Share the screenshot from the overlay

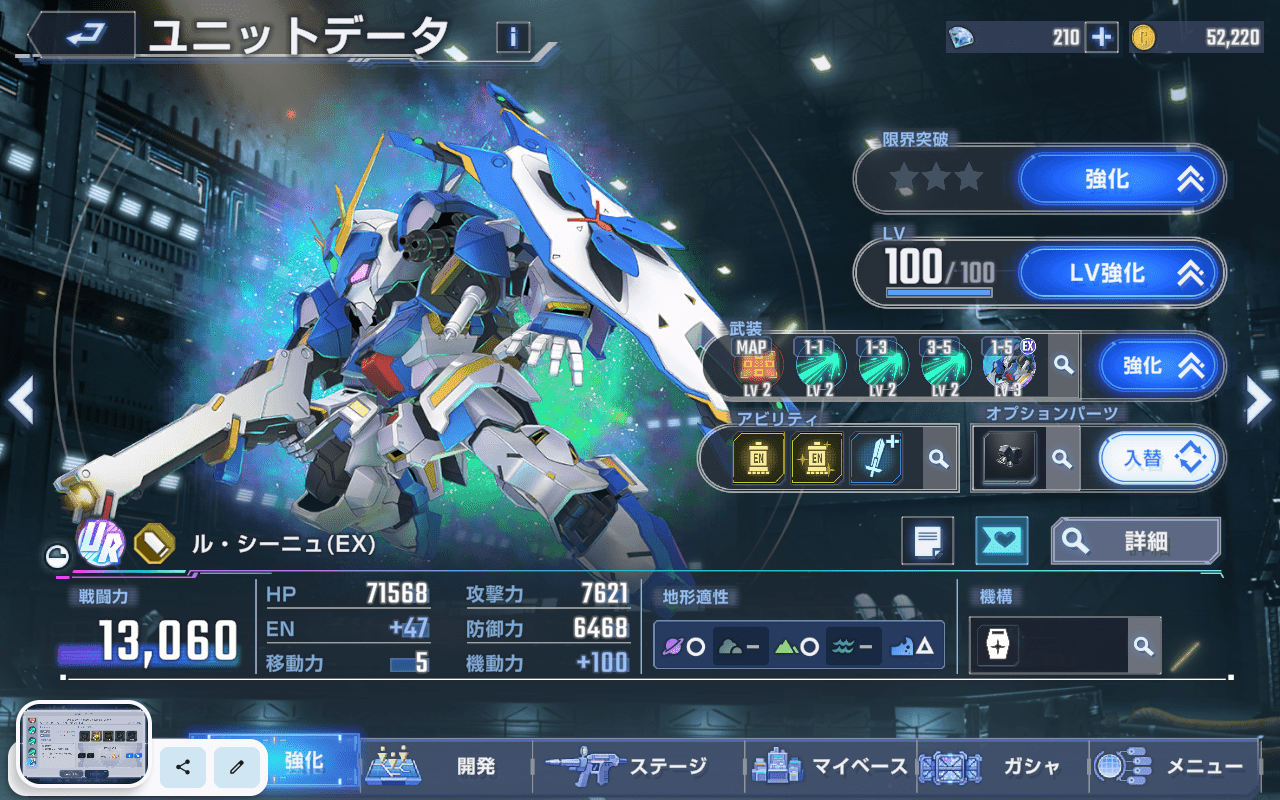183,767
